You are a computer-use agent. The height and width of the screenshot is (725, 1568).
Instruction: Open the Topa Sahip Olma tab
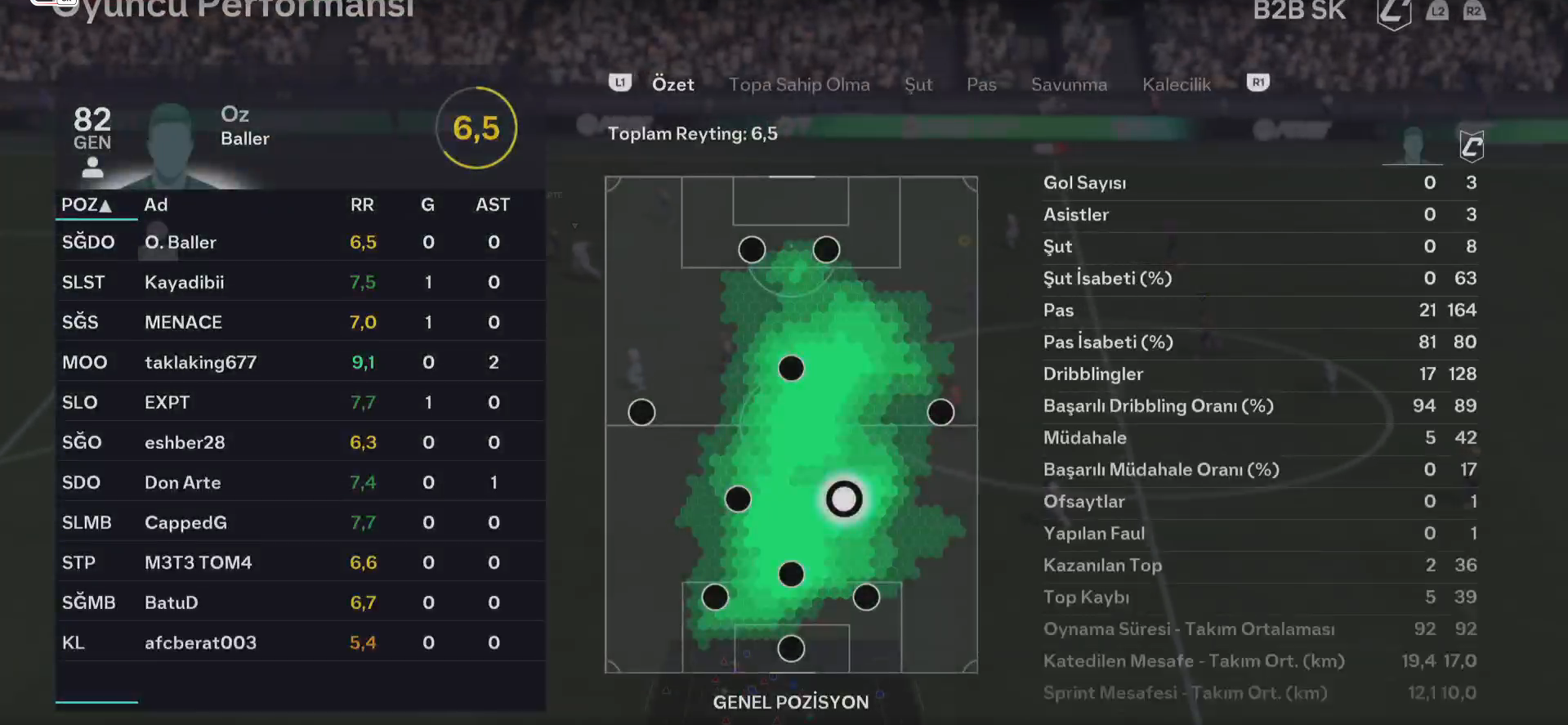pyautogui.click(x=798, y=84)
